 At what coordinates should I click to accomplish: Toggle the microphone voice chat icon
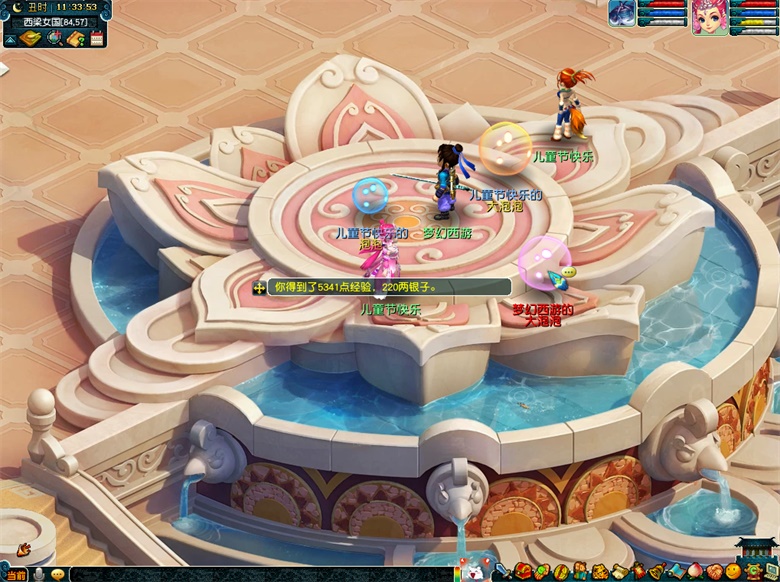point(39,575)
